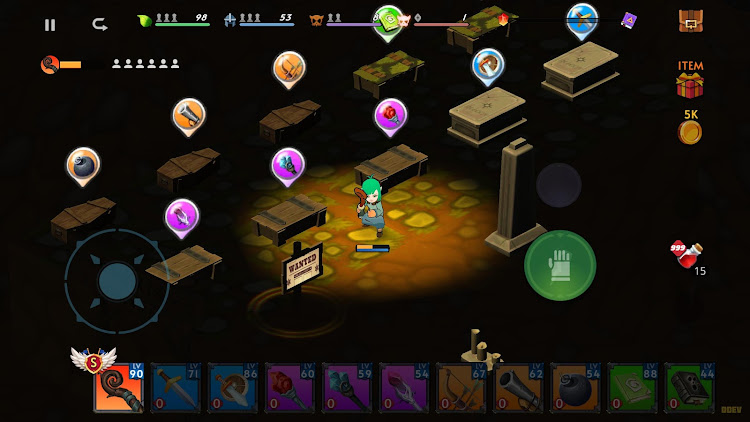Tap the 5K gold coin button
Viewport: 750px width, 422px height.
click(690, 129)
